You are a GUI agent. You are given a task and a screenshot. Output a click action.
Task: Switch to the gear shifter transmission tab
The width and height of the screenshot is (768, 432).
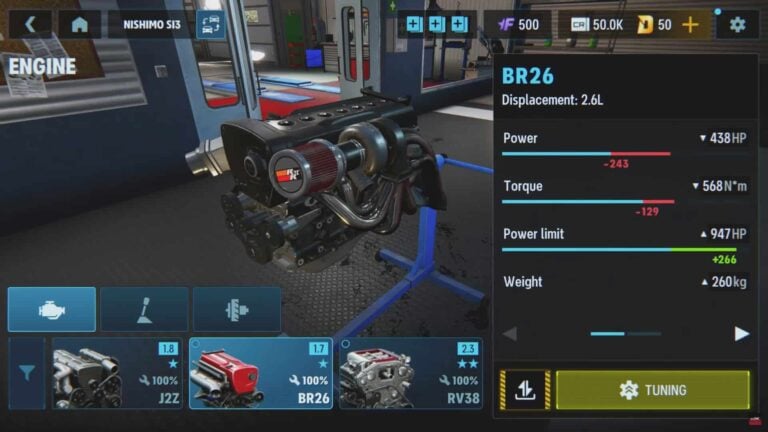[x=144, y=310]
